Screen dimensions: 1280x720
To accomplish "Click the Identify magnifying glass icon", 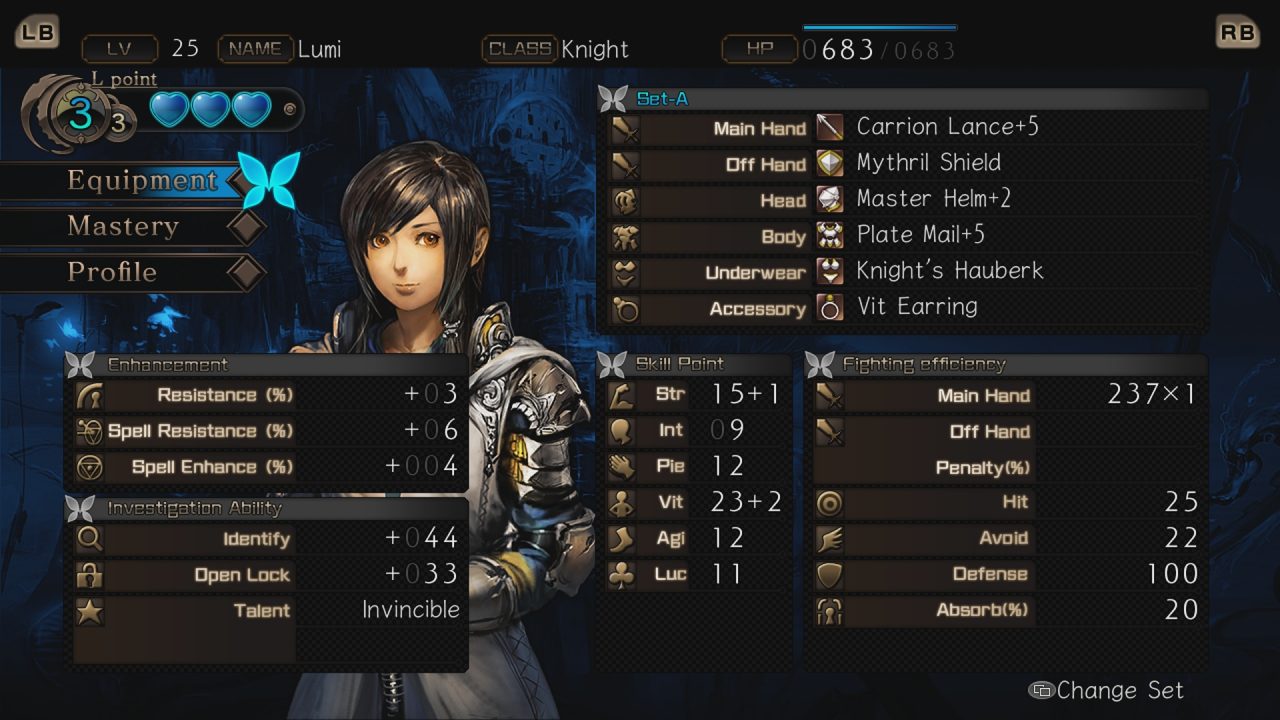I will 88,538.
